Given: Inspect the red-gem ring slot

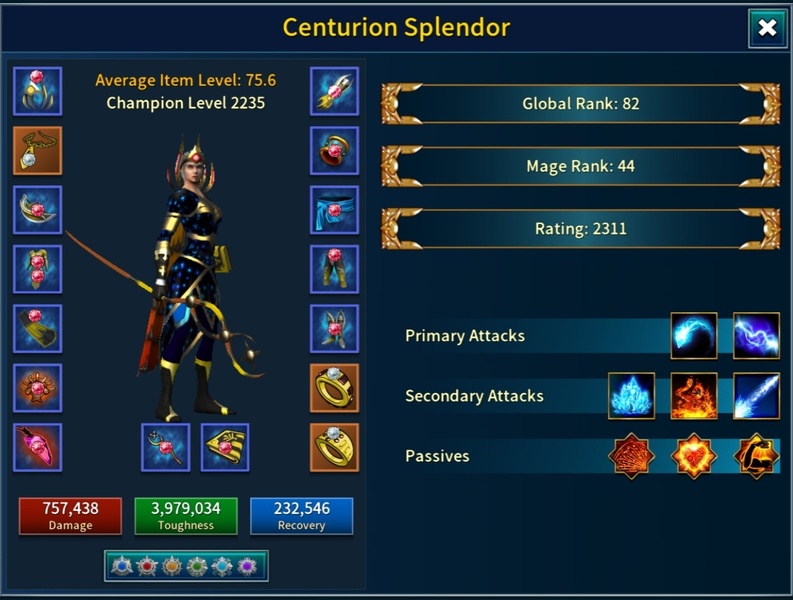Looking at the screenshot, I should 334,150.
